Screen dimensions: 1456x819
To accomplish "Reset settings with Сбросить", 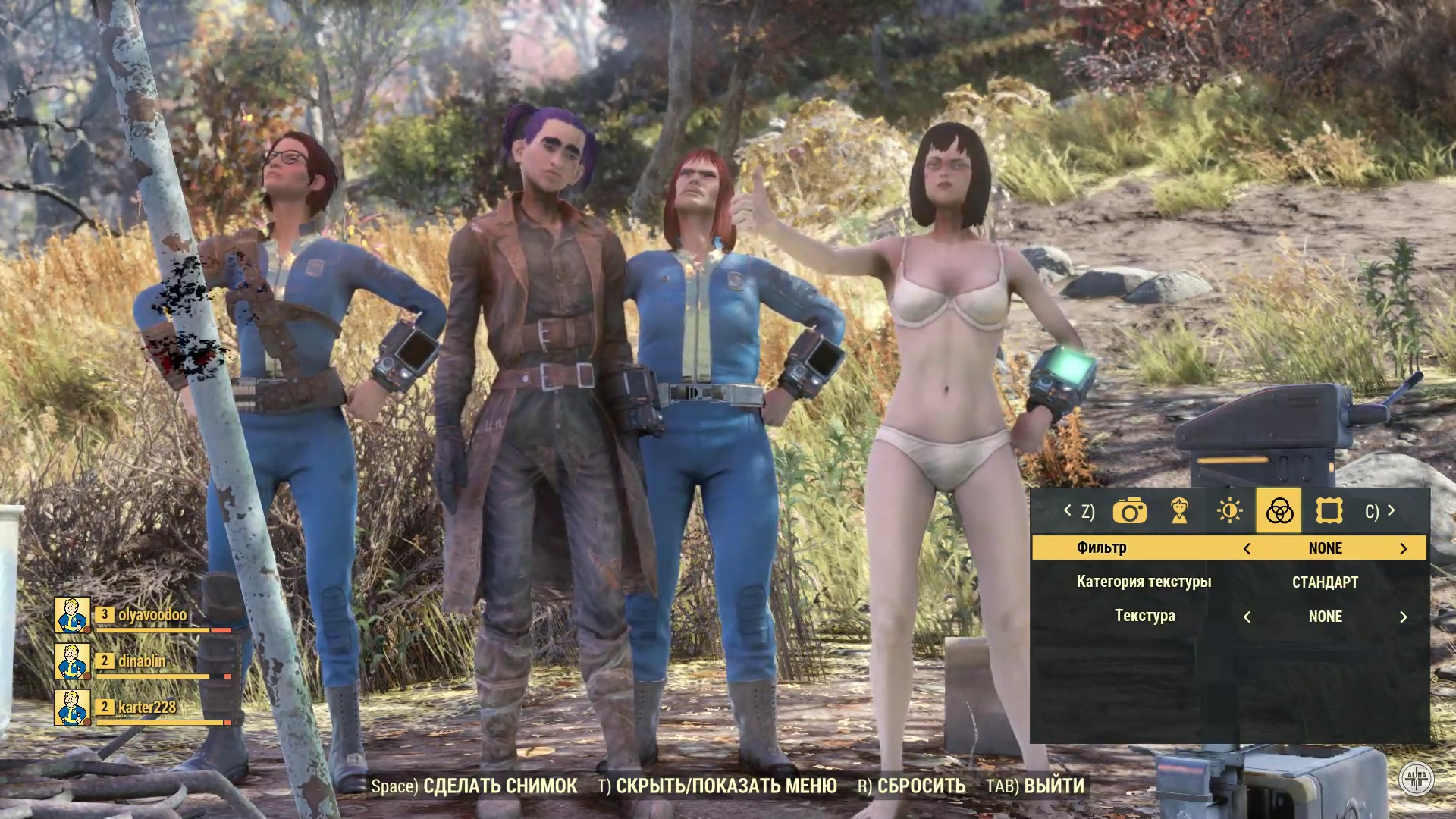I will [x=912, y=786].
